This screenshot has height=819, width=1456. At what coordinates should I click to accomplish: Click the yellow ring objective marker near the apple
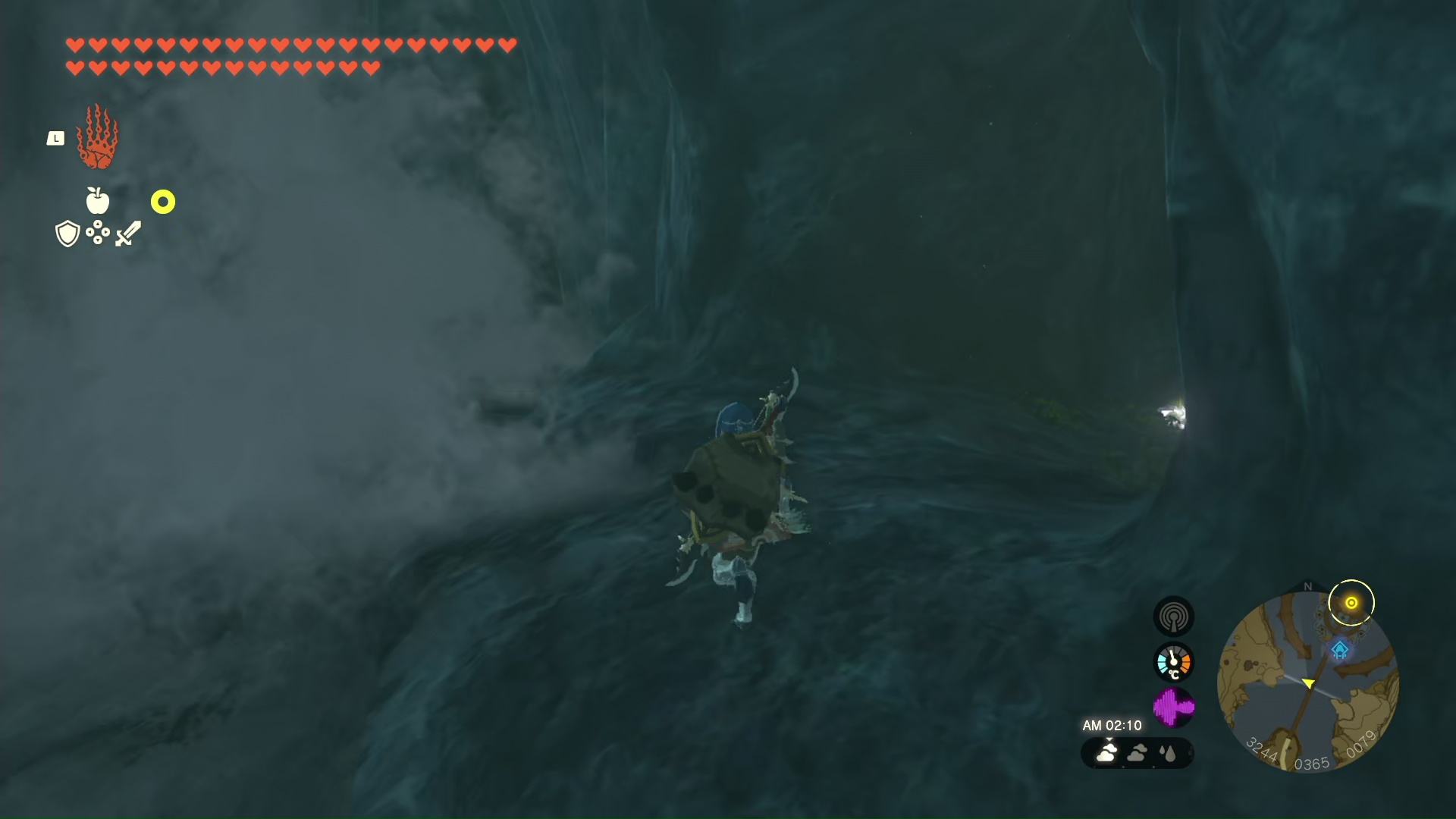pos(163,202)
